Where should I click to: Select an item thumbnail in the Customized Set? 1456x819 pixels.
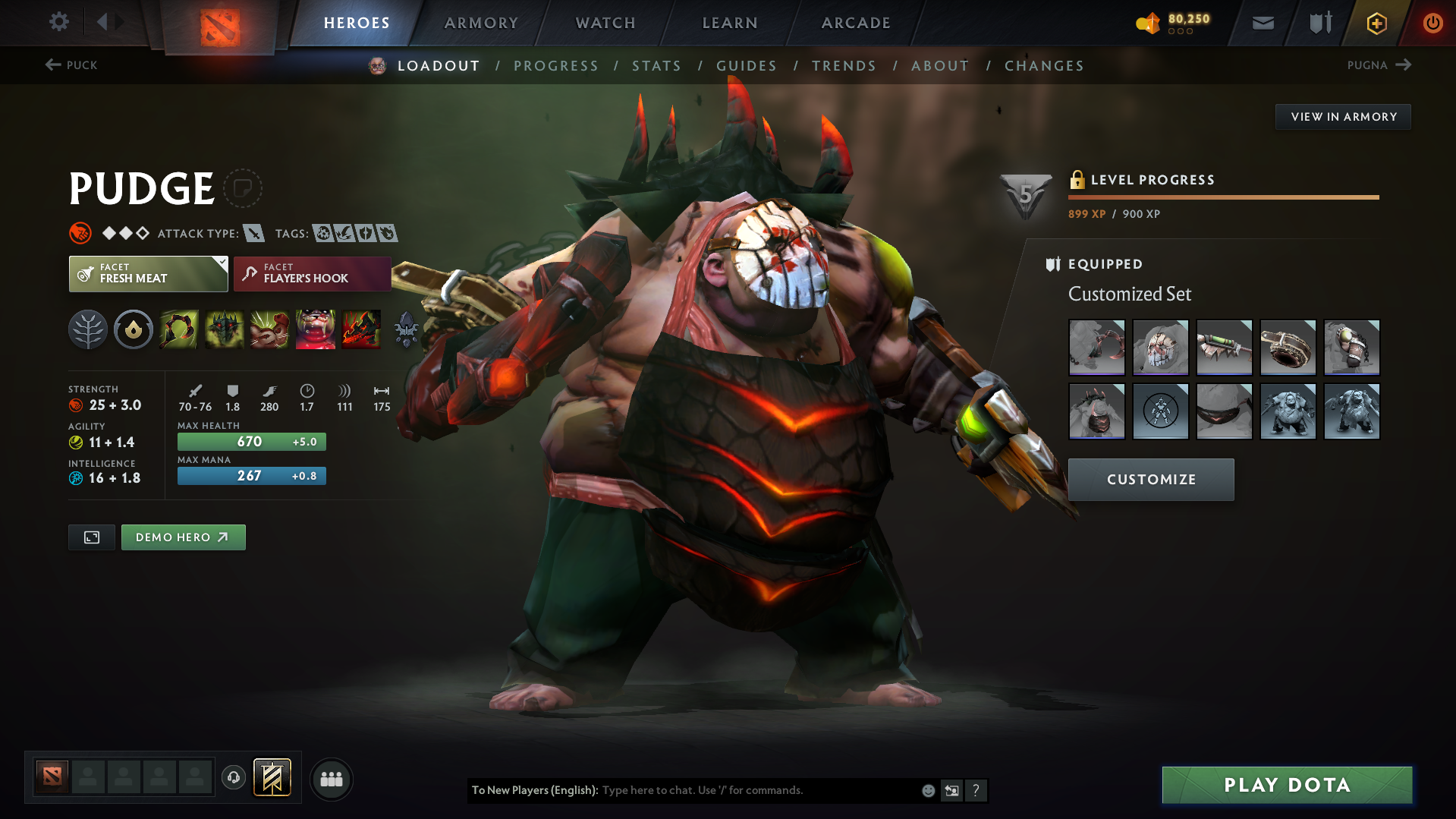1096,348
